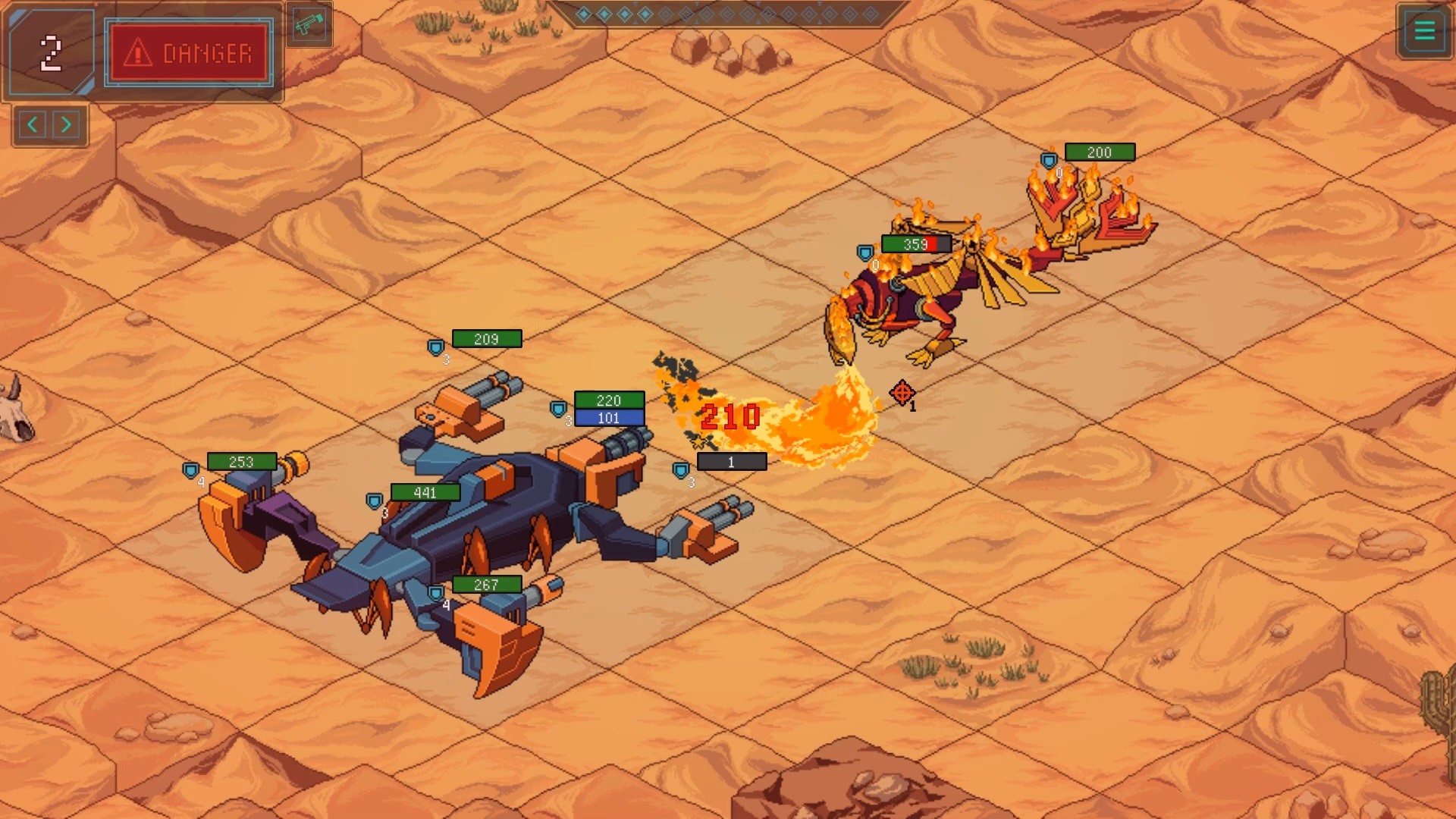Image resolution: width=1456 pixels, height=819 pixels.
Task: Click the red crosshair target marker
Action: pos(902,393)
